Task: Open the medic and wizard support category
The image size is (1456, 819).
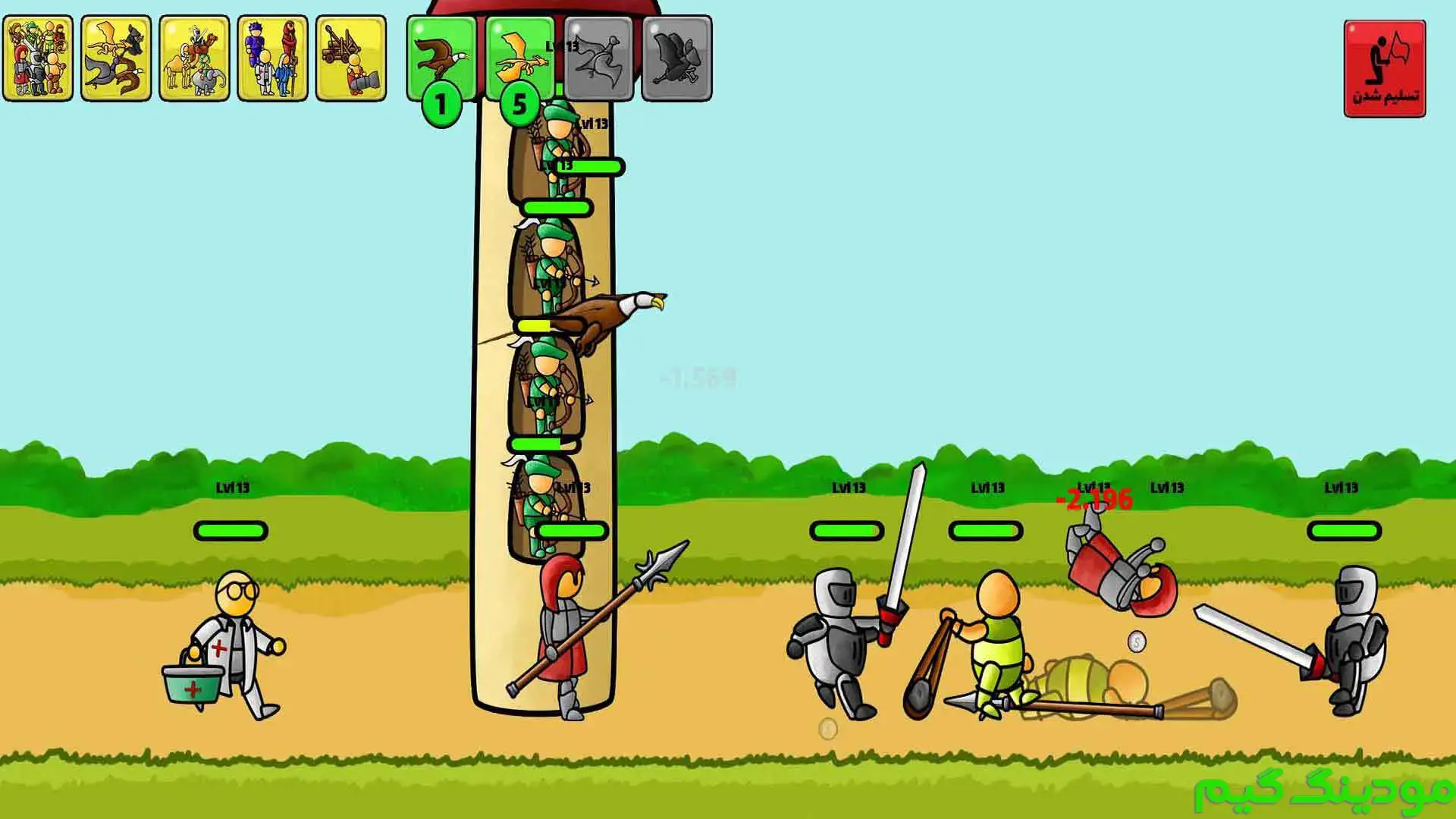Action: [x=272, y=58]
